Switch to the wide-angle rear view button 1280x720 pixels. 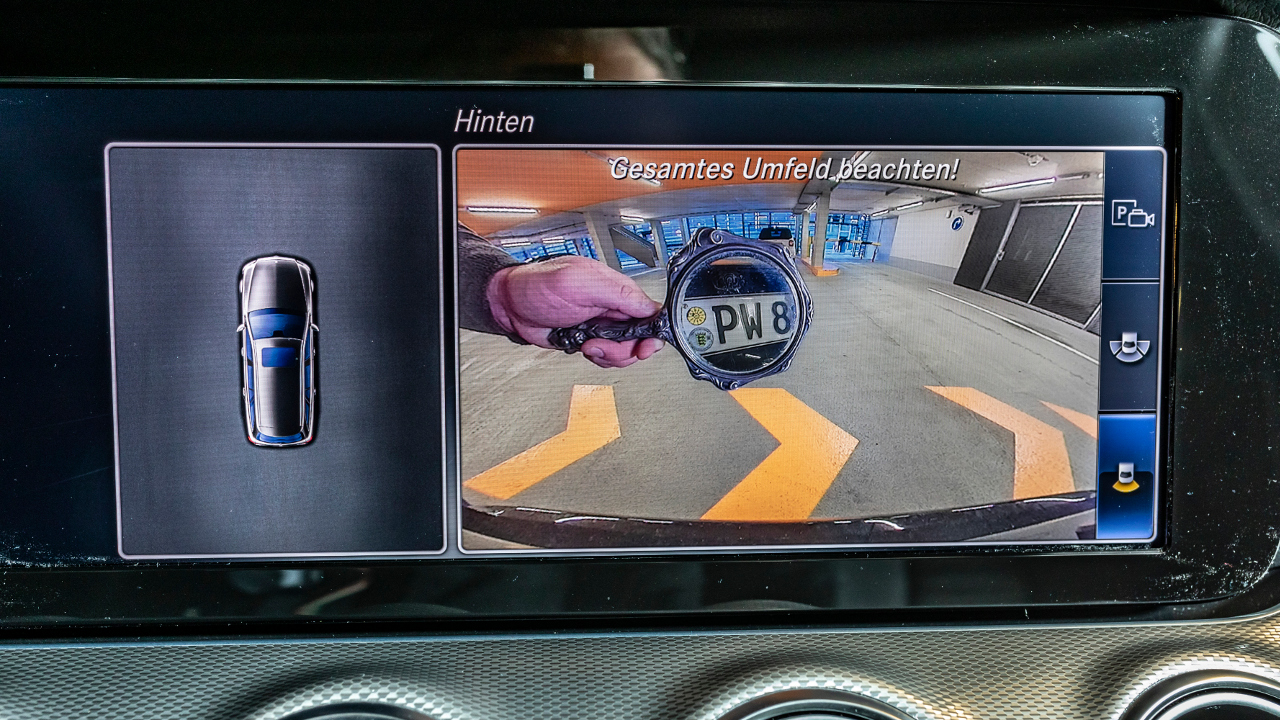tap(1130, 346)
